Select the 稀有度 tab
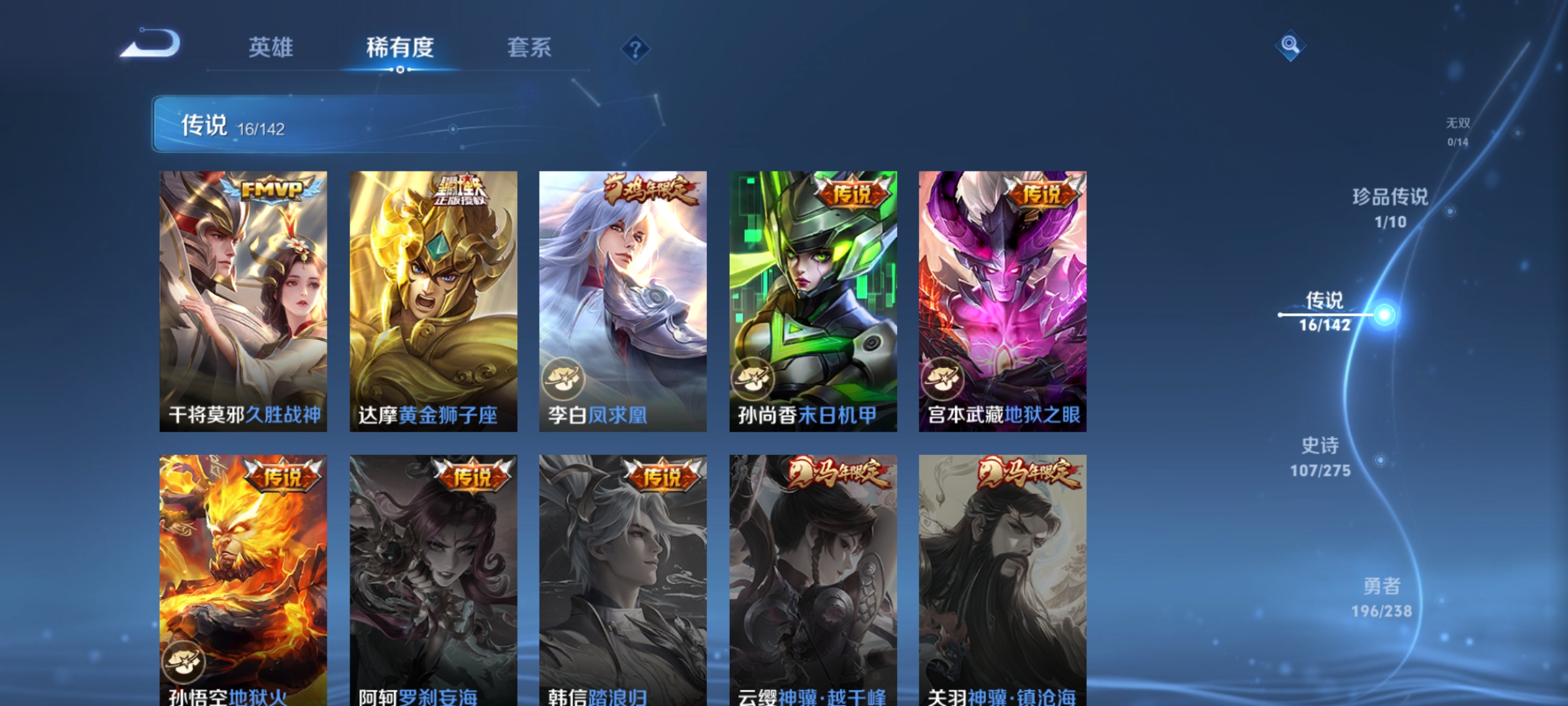Viewport: 1568px width, 706px height. tap(400, 47)
